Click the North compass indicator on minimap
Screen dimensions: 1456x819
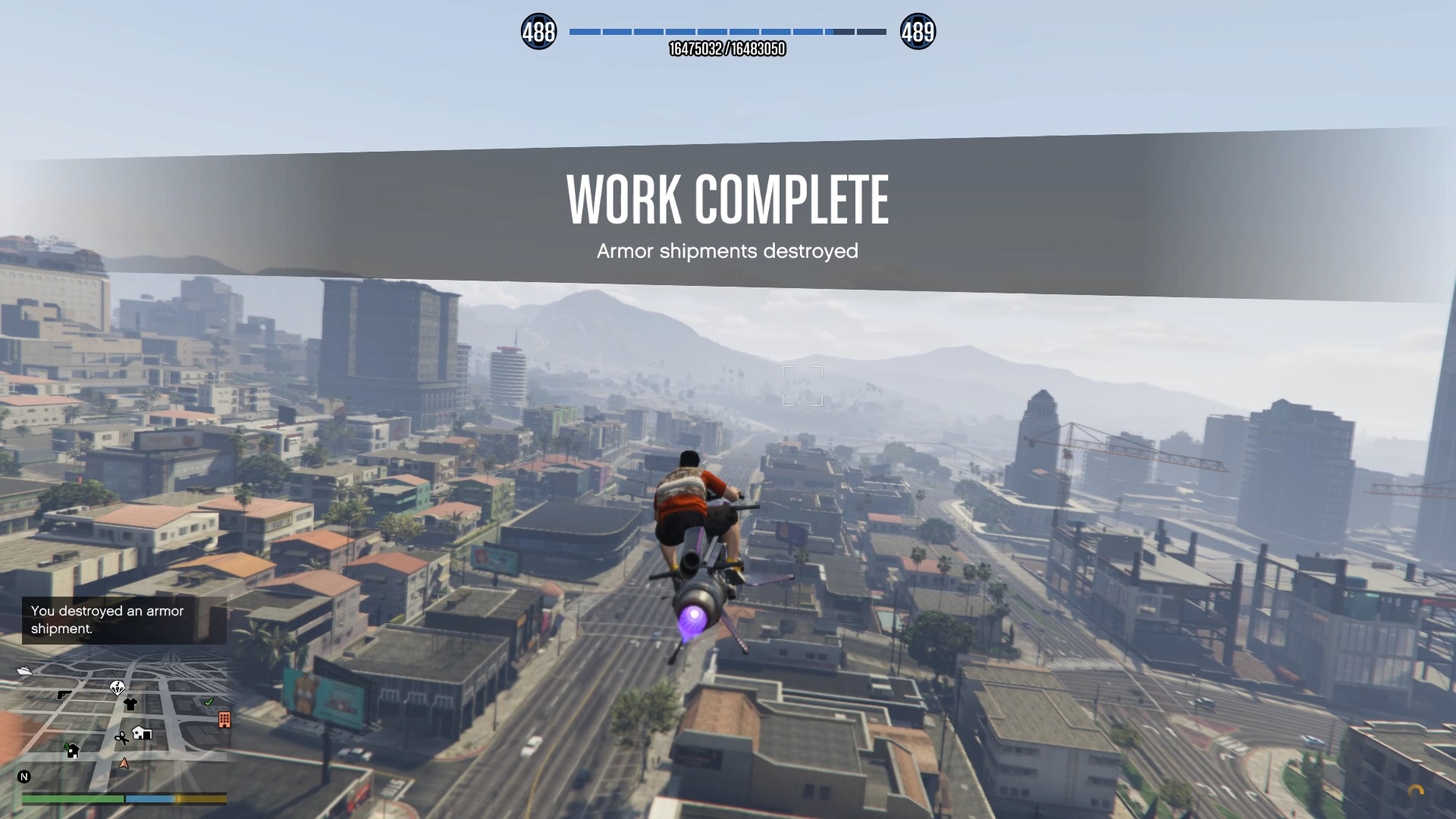coord(24,777)
